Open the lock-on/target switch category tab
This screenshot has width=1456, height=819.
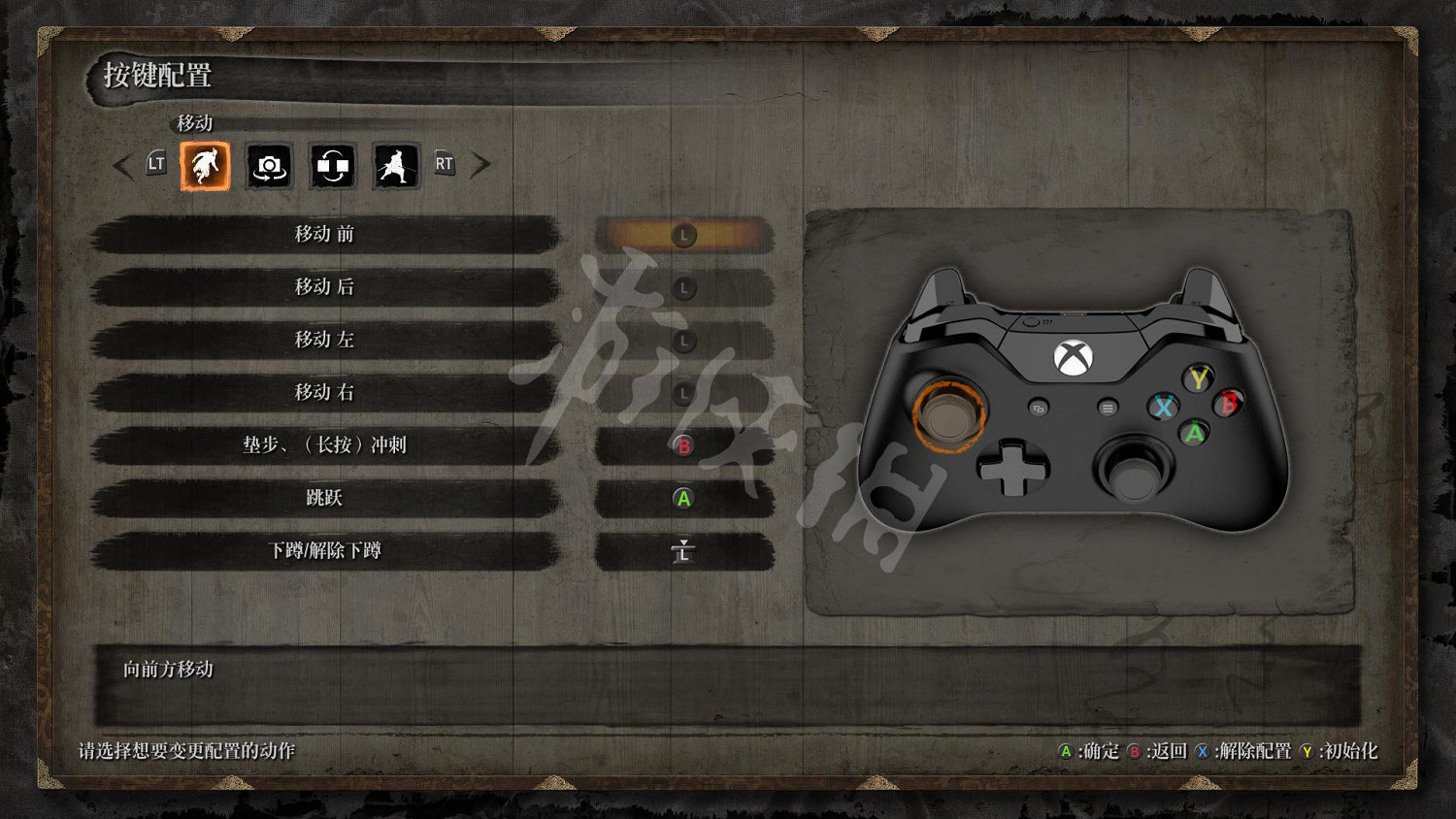tap(332, 166)
